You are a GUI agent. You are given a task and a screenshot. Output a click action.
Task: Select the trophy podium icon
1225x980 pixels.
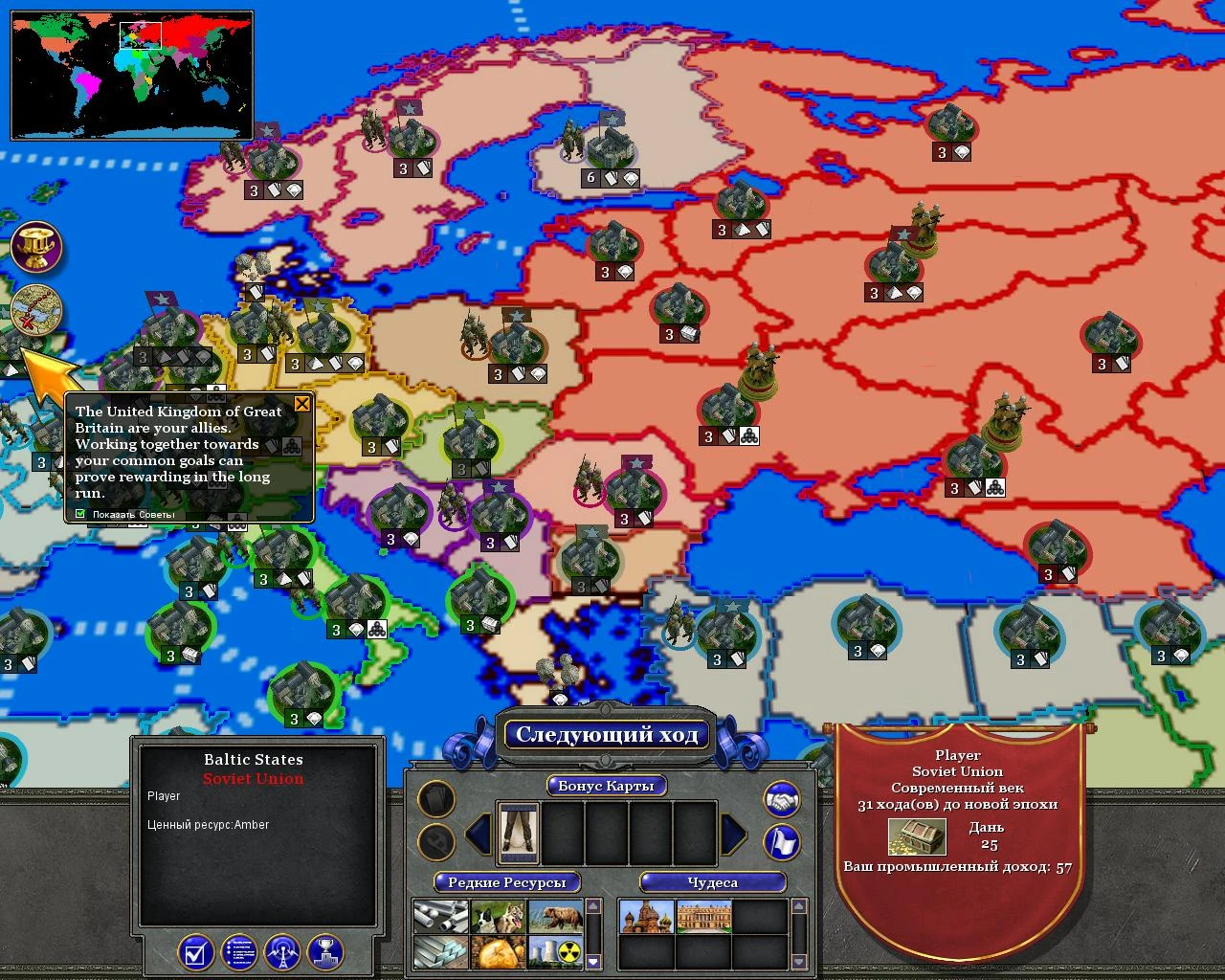(324, 949)
